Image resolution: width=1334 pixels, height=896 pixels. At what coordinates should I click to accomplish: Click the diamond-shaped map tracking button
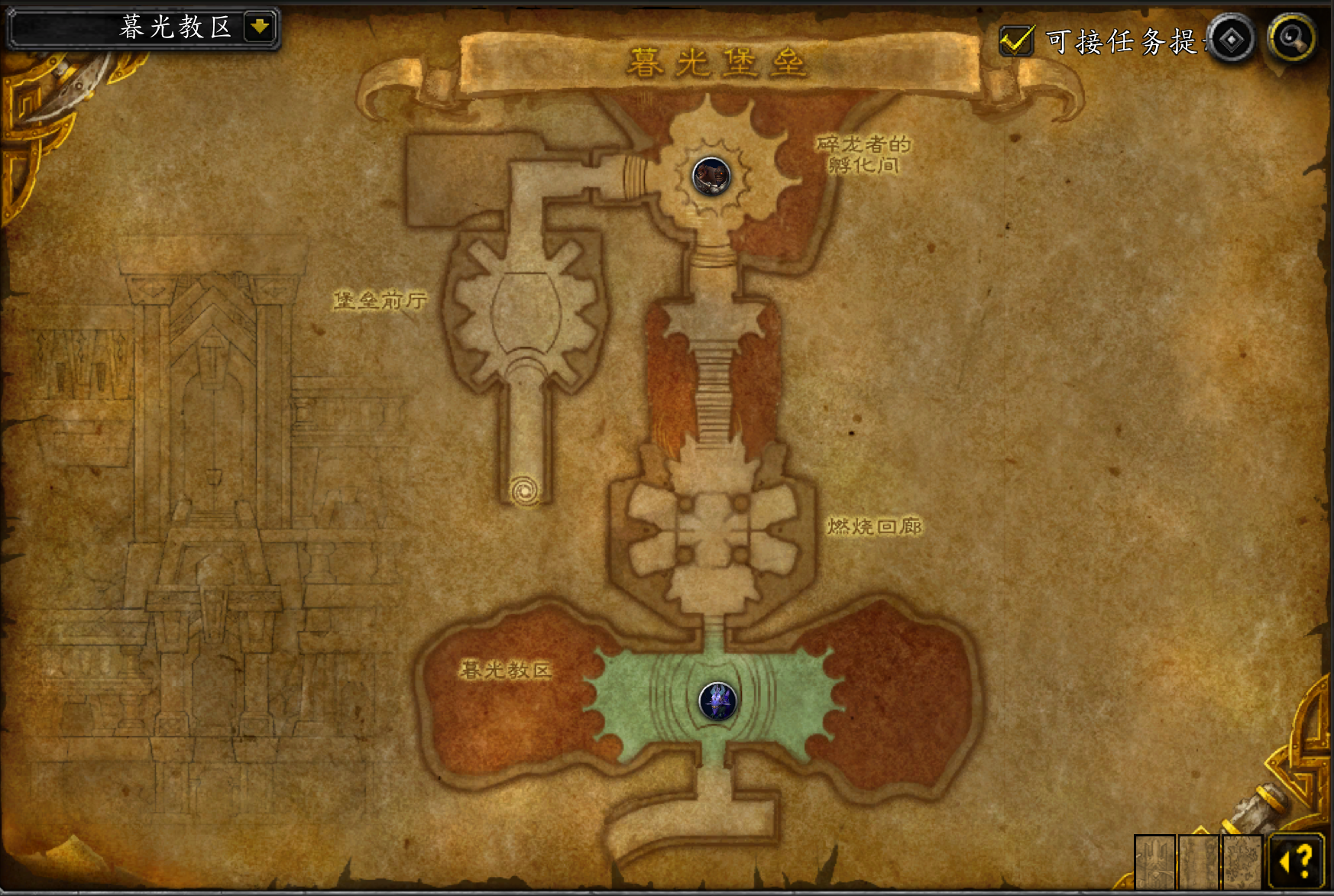1231,40
